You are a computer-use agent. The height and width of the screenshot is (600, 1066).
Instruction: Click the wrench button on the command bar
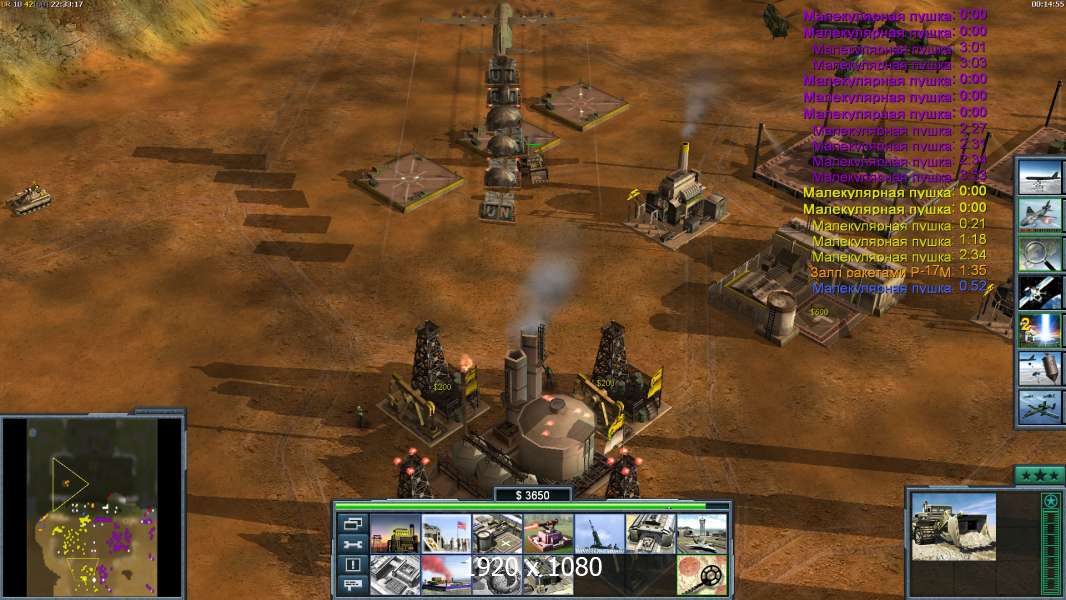click(x=352, y=544)
